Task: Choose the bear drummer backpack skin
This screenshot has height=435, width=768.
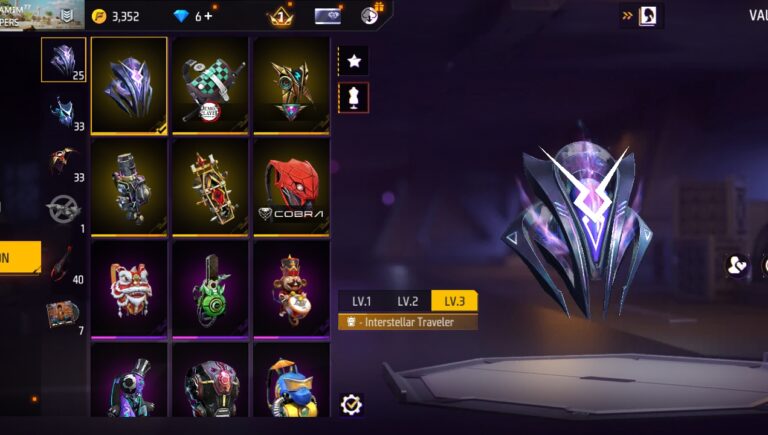Action: (x=291, y=287)
